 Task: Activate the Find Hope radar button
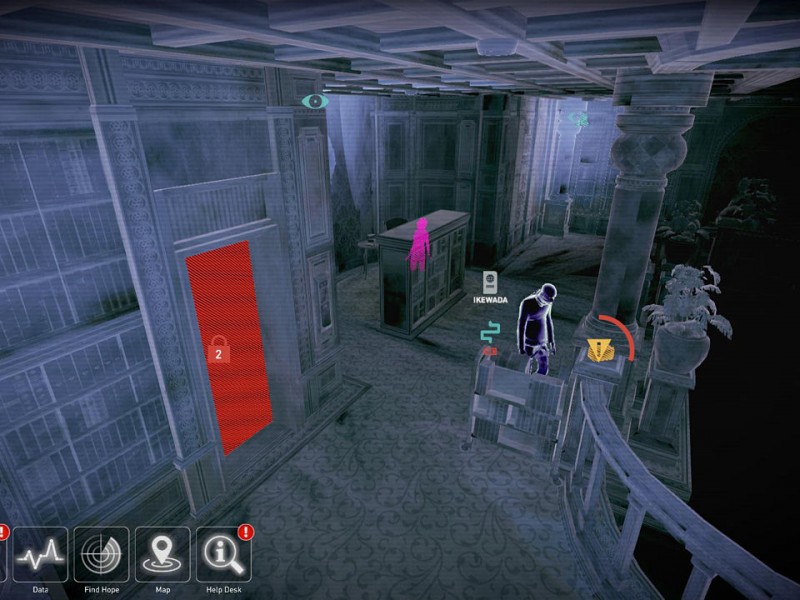[x=101, y=554]
